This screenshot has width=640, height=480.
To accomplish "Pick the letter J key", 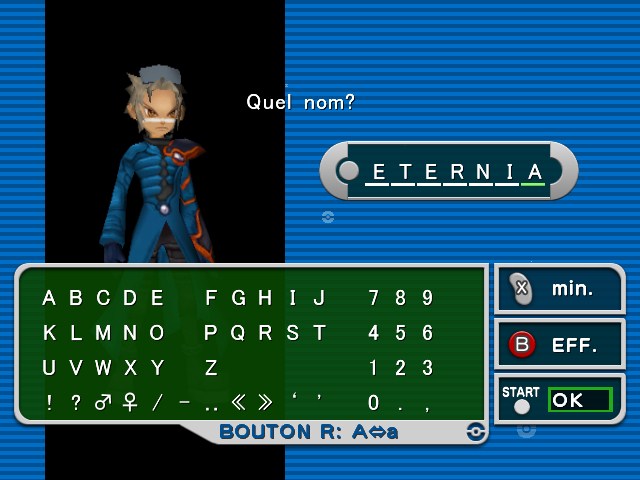I will (319, 298).
